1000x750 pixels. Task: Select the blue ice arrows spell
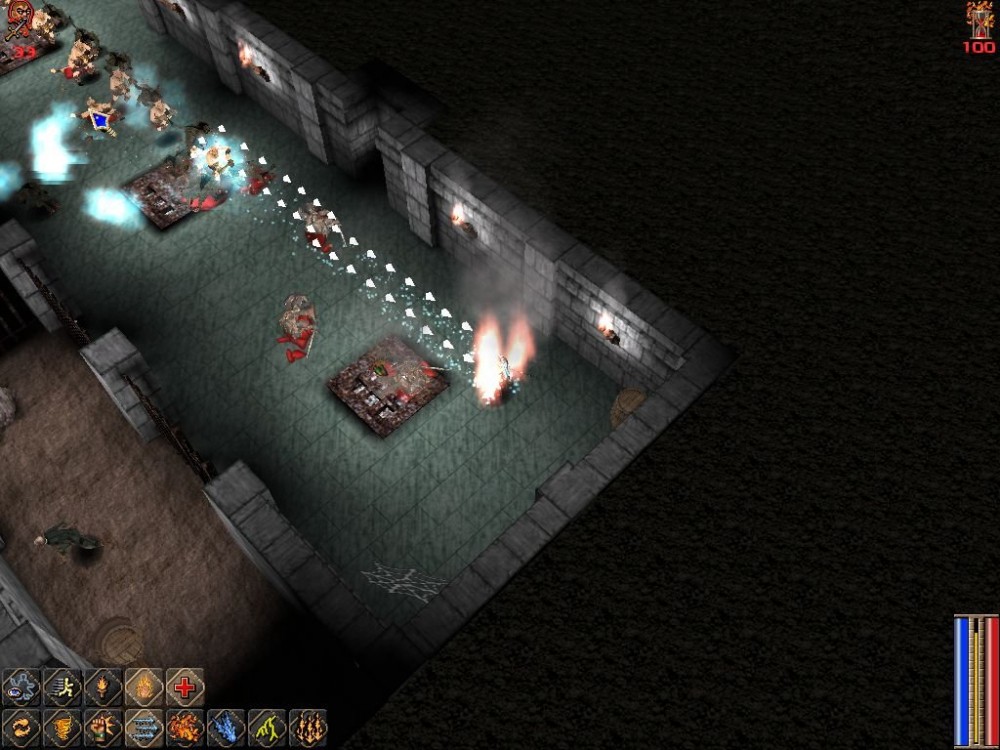point(144,728)
